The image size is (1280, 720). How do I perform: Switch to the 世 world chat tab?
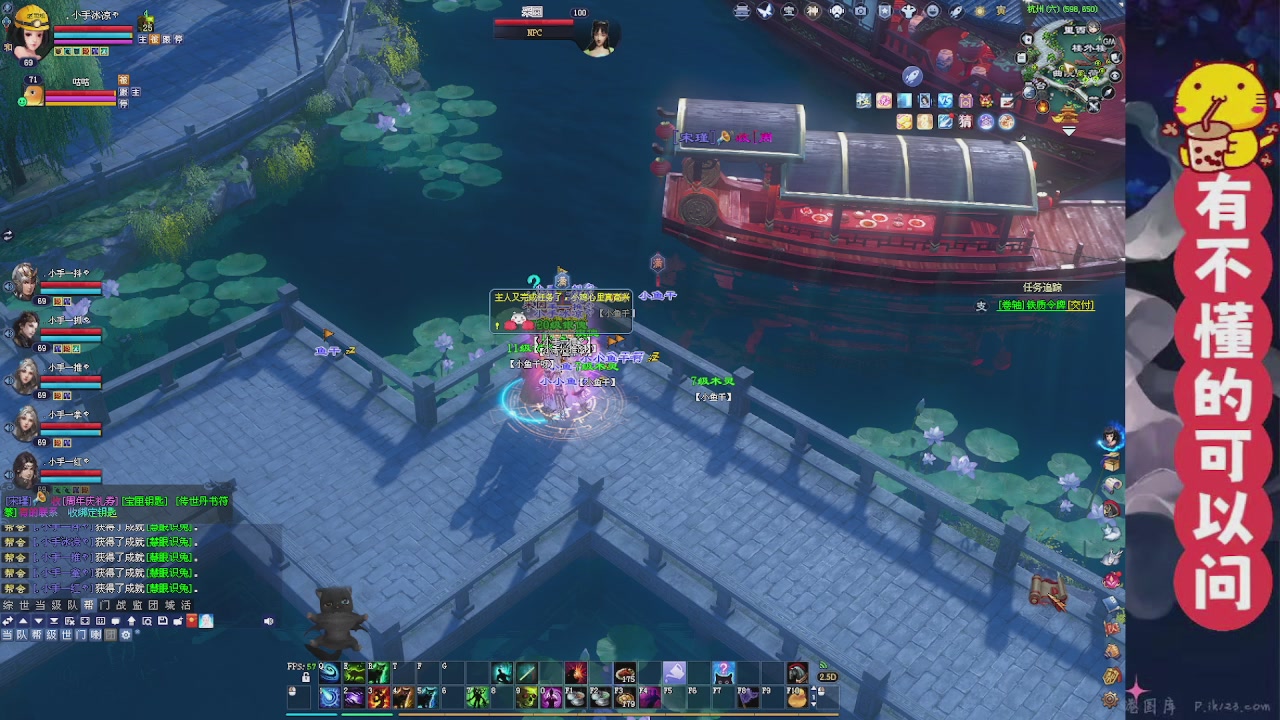click(24, 605)
